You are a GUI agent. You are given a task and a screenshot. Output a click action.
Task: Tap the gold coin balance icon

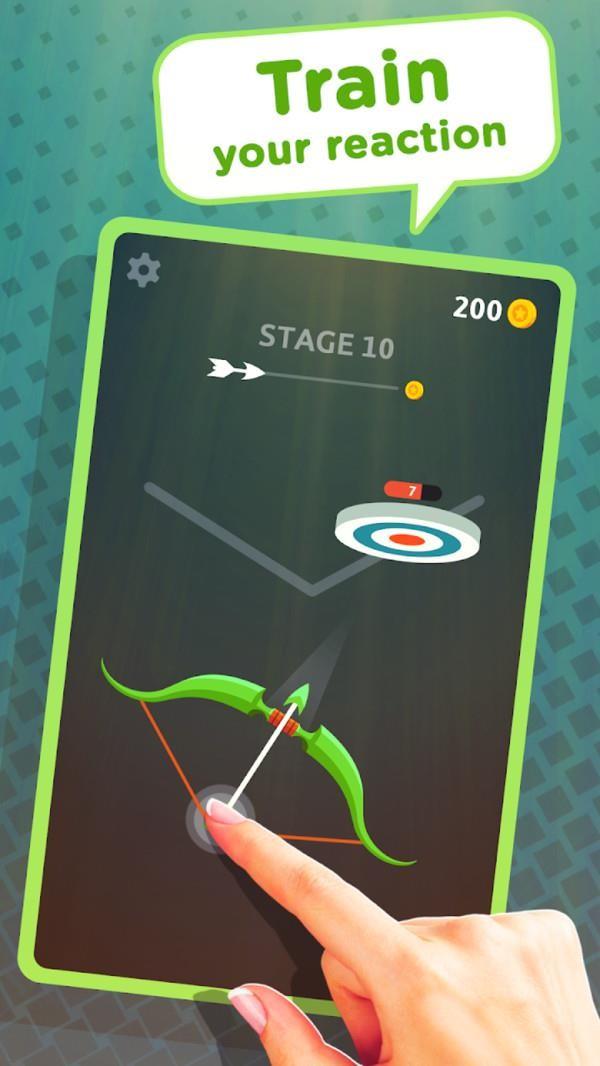pos(521,313)
